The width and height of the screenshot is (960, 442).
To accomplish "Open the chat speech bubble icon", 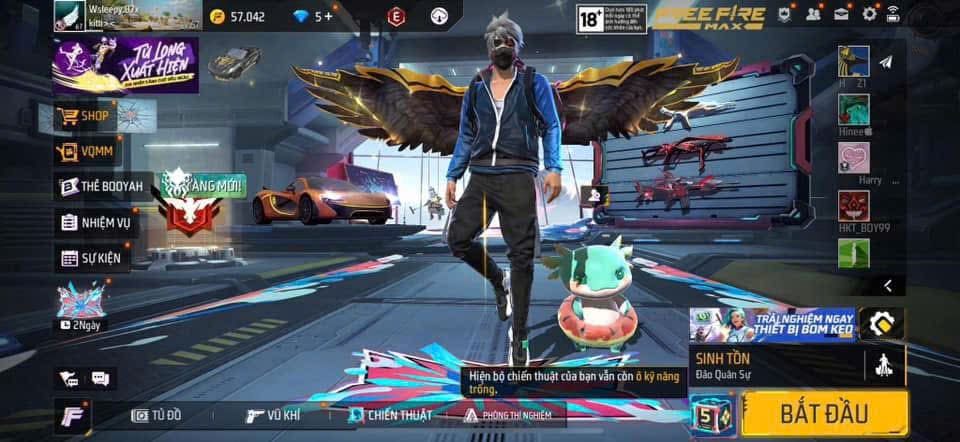I will pos(100,378).
